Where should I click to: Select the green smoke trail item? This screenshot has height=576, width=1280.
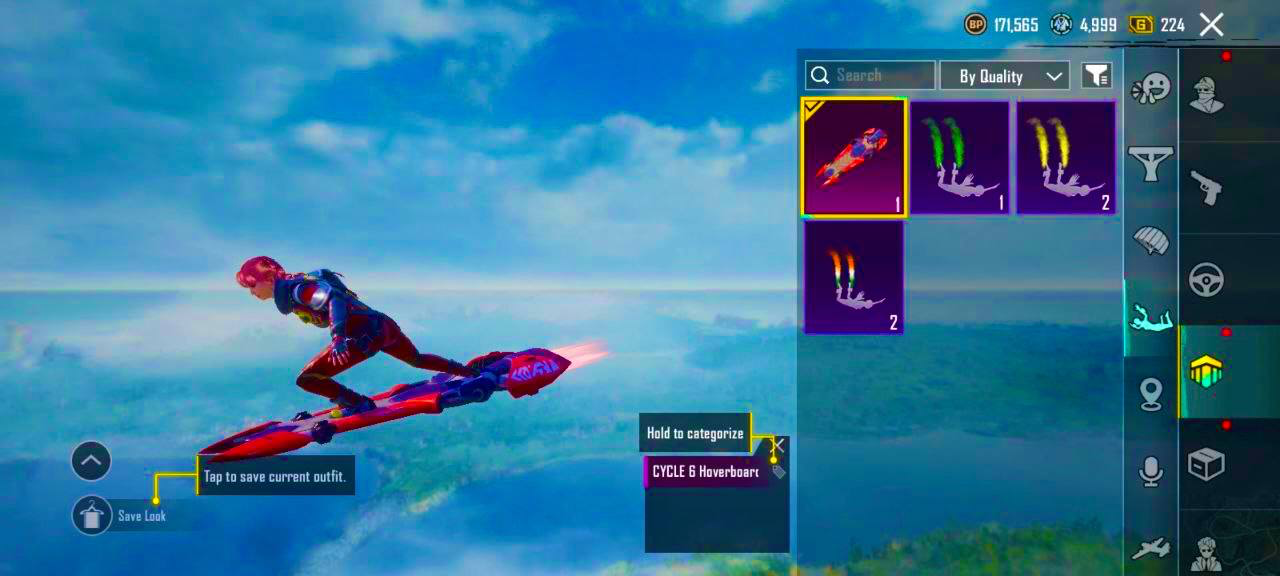pyautogui.click(x=960, y=158)
